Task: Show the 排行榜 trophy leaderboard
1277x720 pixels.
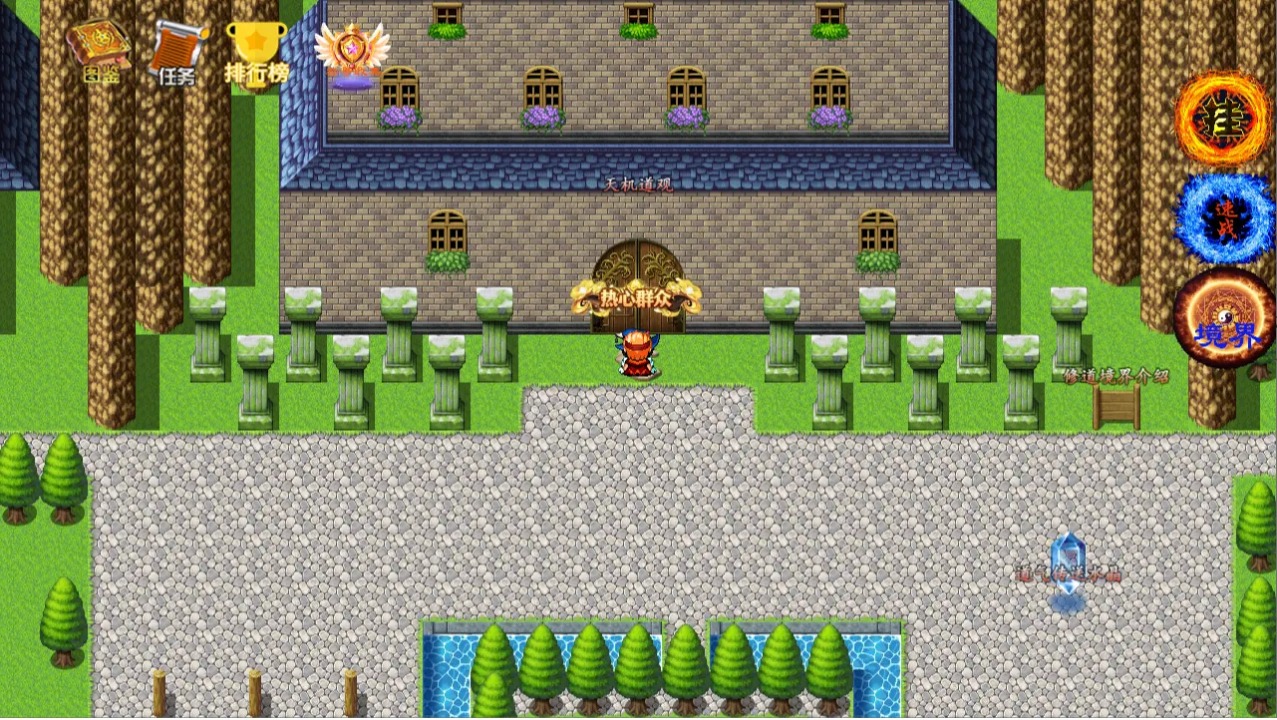Action: [256, 52]
